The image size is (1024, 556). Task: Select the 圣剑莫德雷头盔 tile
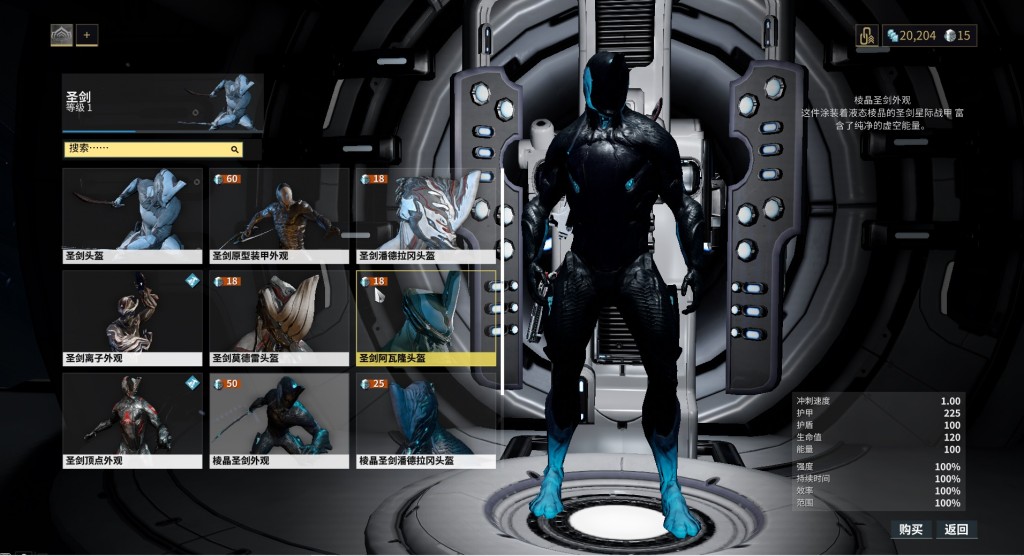click(x=279, y=316)
